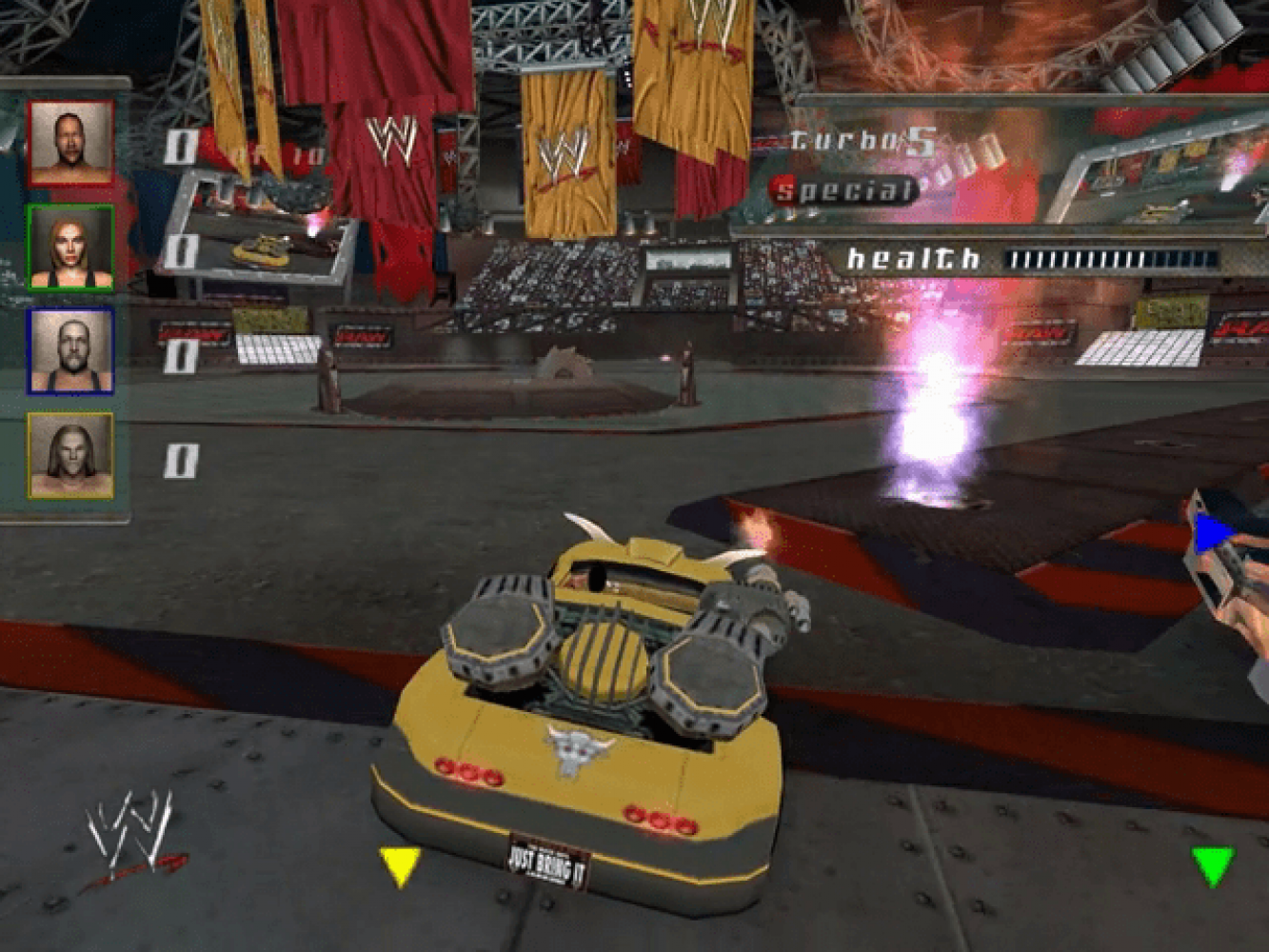Click the WWE logo in the corner
Image resolution: width=1269 pixels, height=952 pixels.
[x=133, y=838]
